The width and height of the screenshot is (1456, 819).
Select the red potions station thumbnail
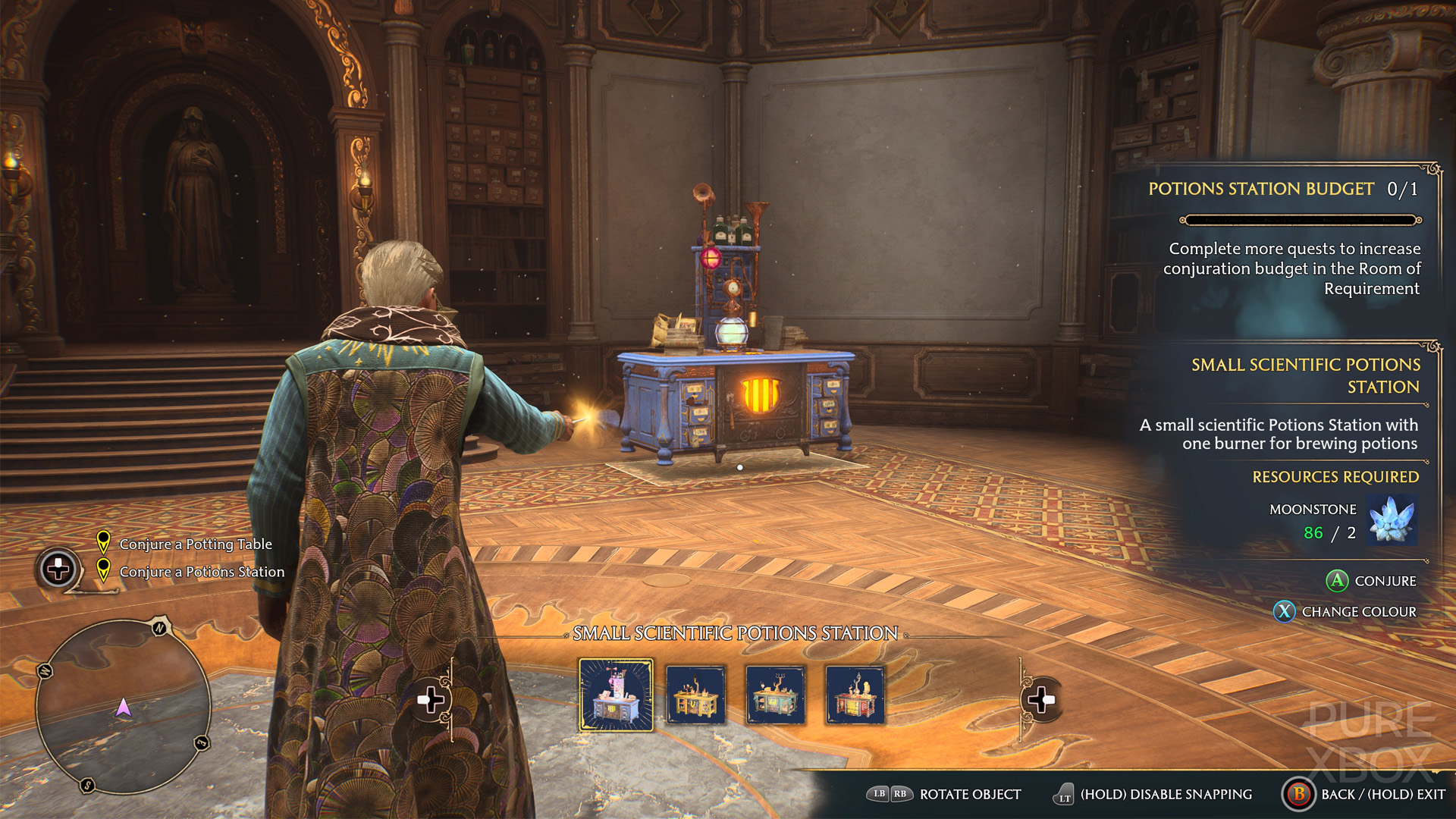pyautogui.click(x=855, y=695)
